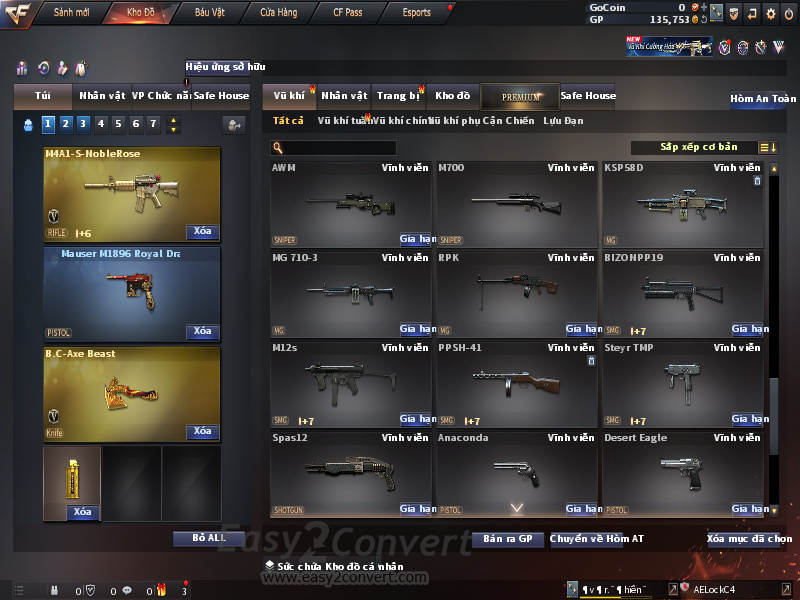The image size is (800, 600).
Task: Open the Sảnh mới lobby tab
Action: tap(72, 13)
